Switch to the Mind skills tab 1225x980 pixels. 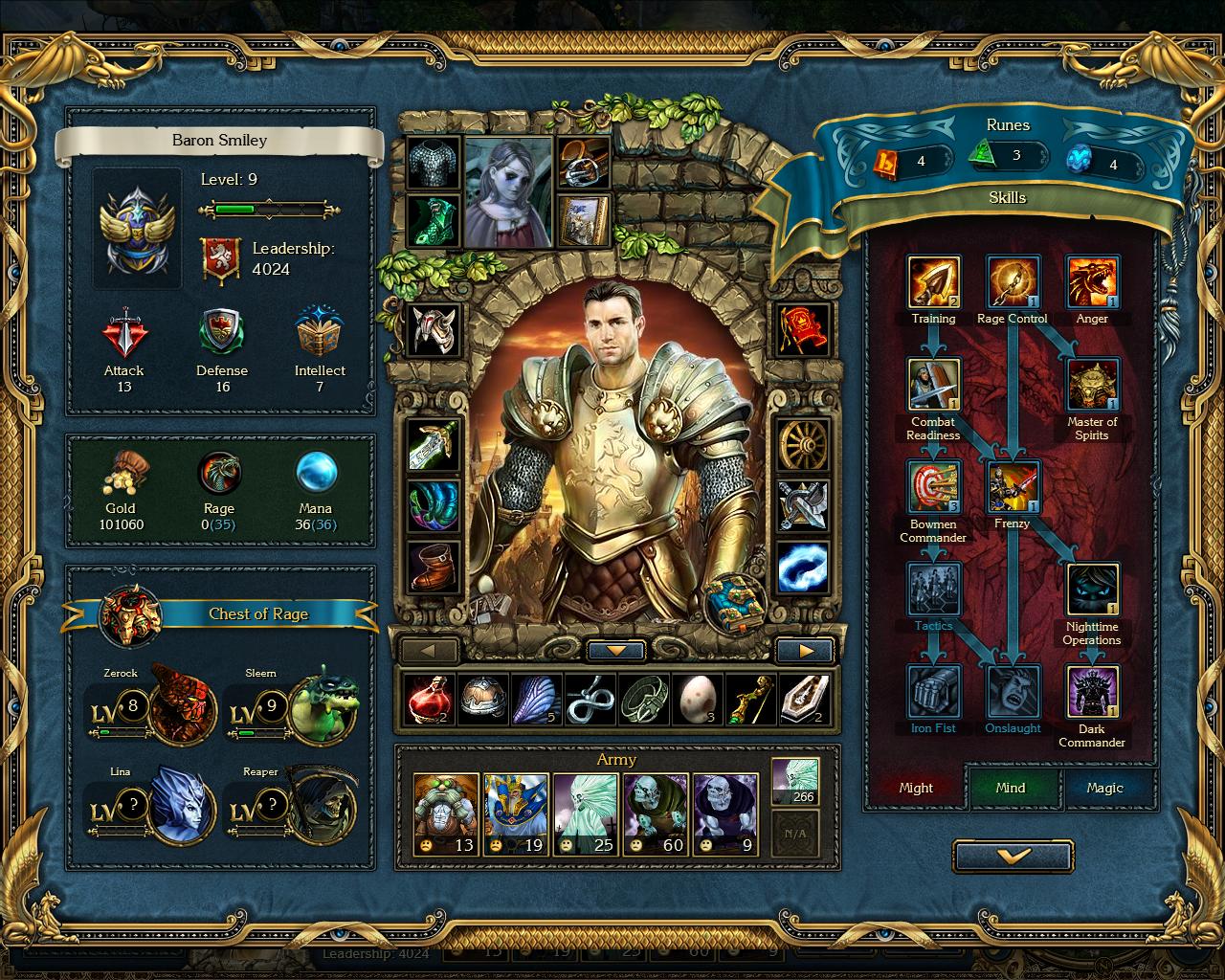coord(1011,788)
